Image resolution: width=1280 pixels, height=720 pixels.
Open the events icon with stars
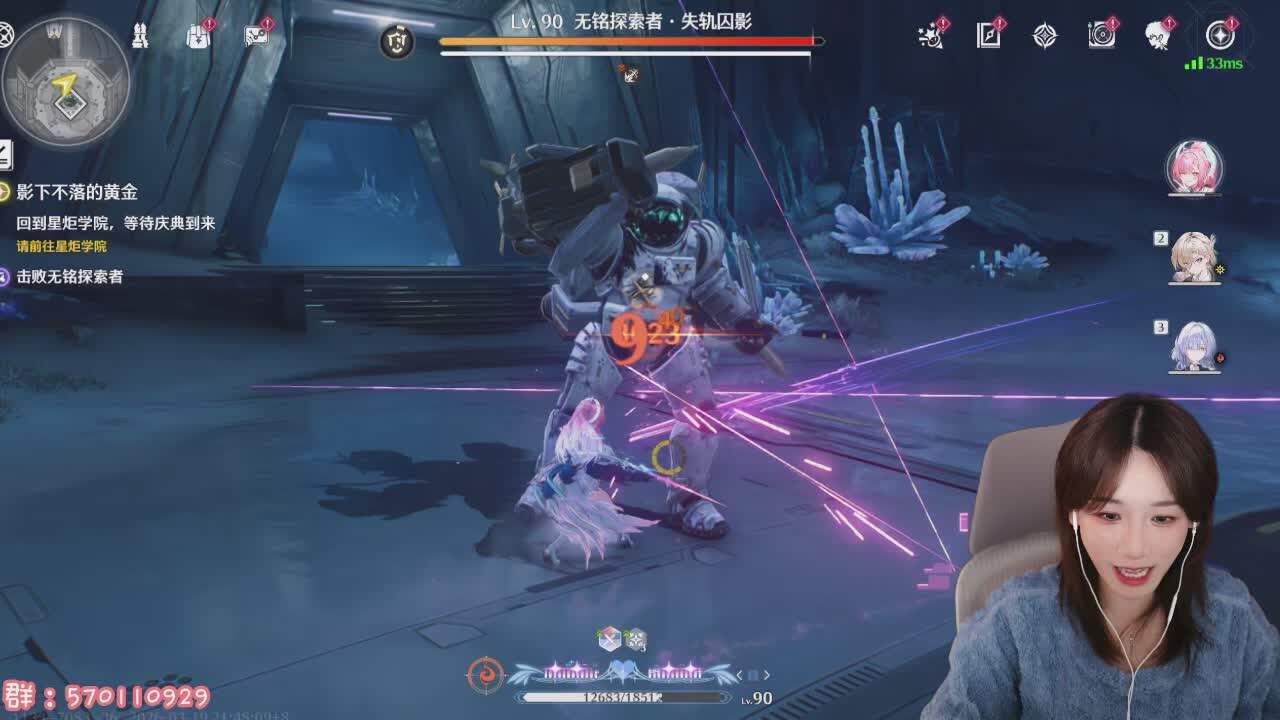[932, 36]
